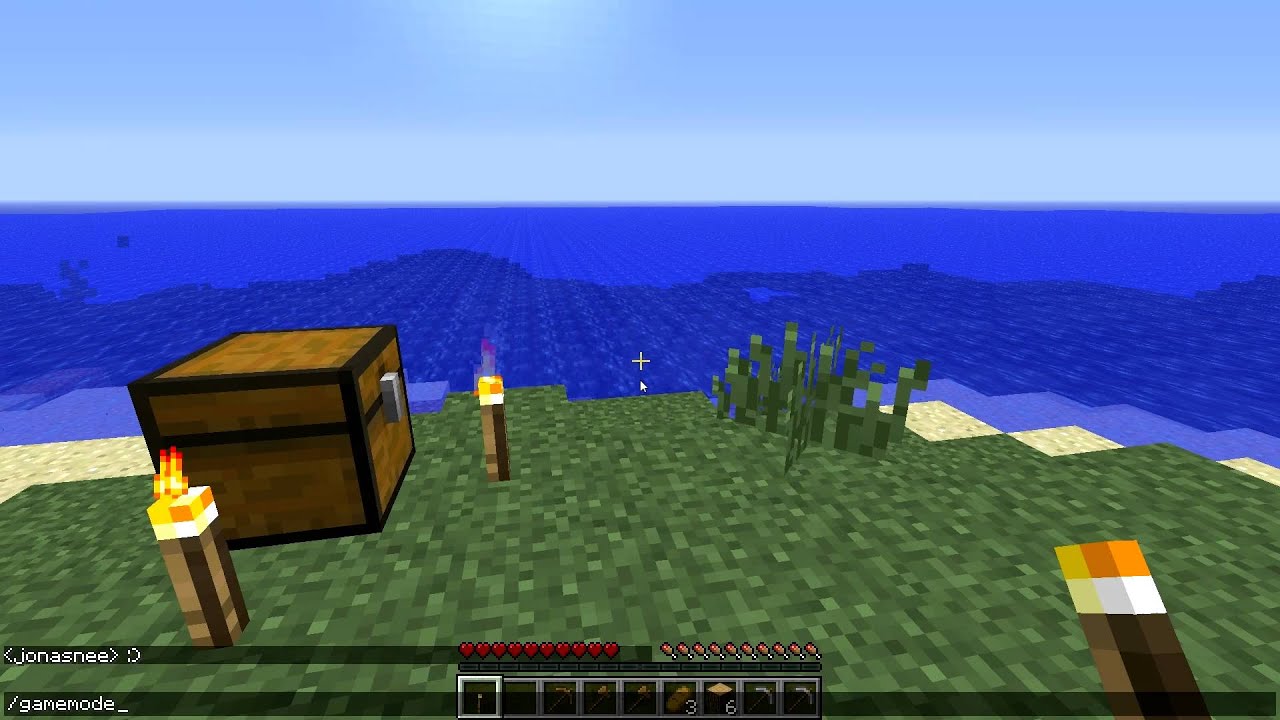Screen dimensions: 1280x720
Task: Select the hat item stack showing 6
Action: (720, 695)
